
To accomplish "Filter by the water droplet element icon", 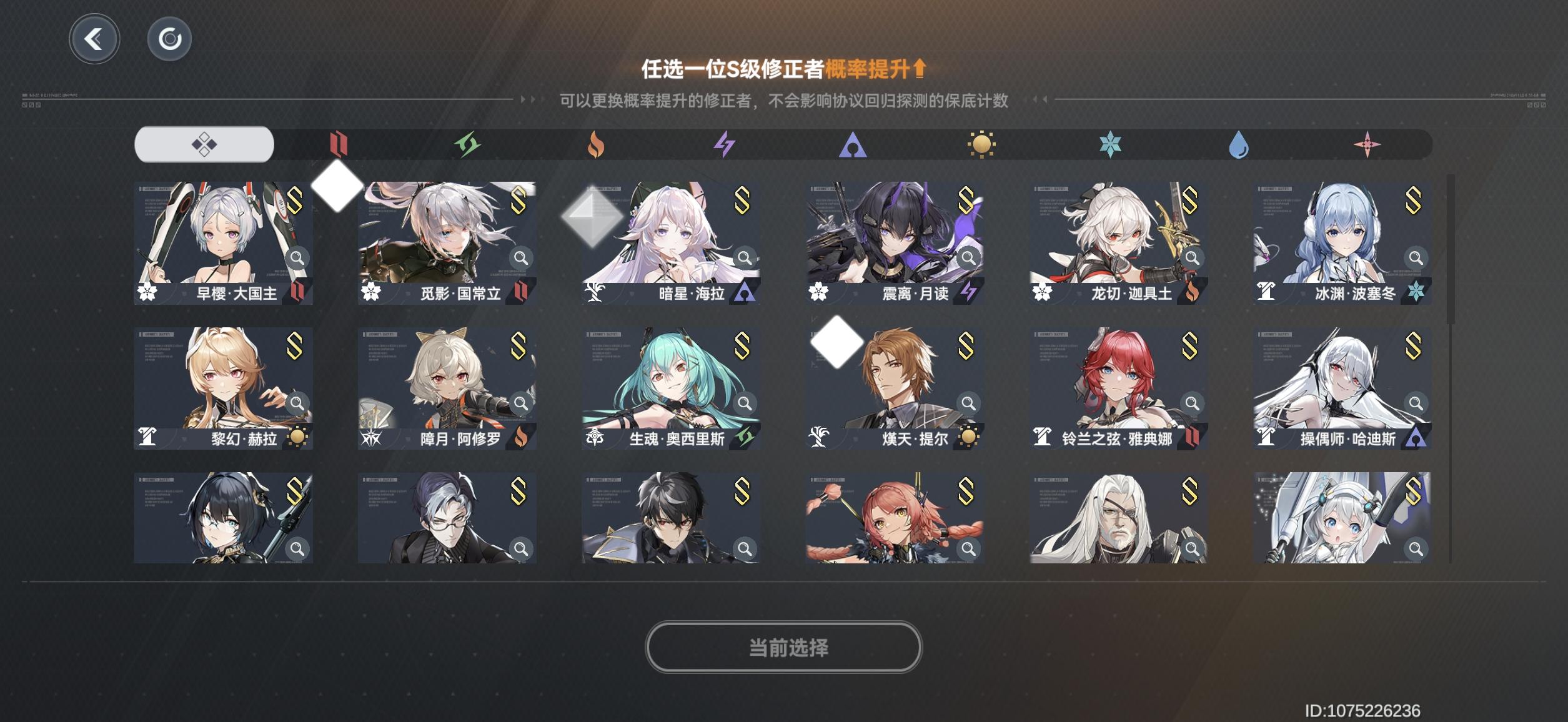I will click(x=1240, y=144).
